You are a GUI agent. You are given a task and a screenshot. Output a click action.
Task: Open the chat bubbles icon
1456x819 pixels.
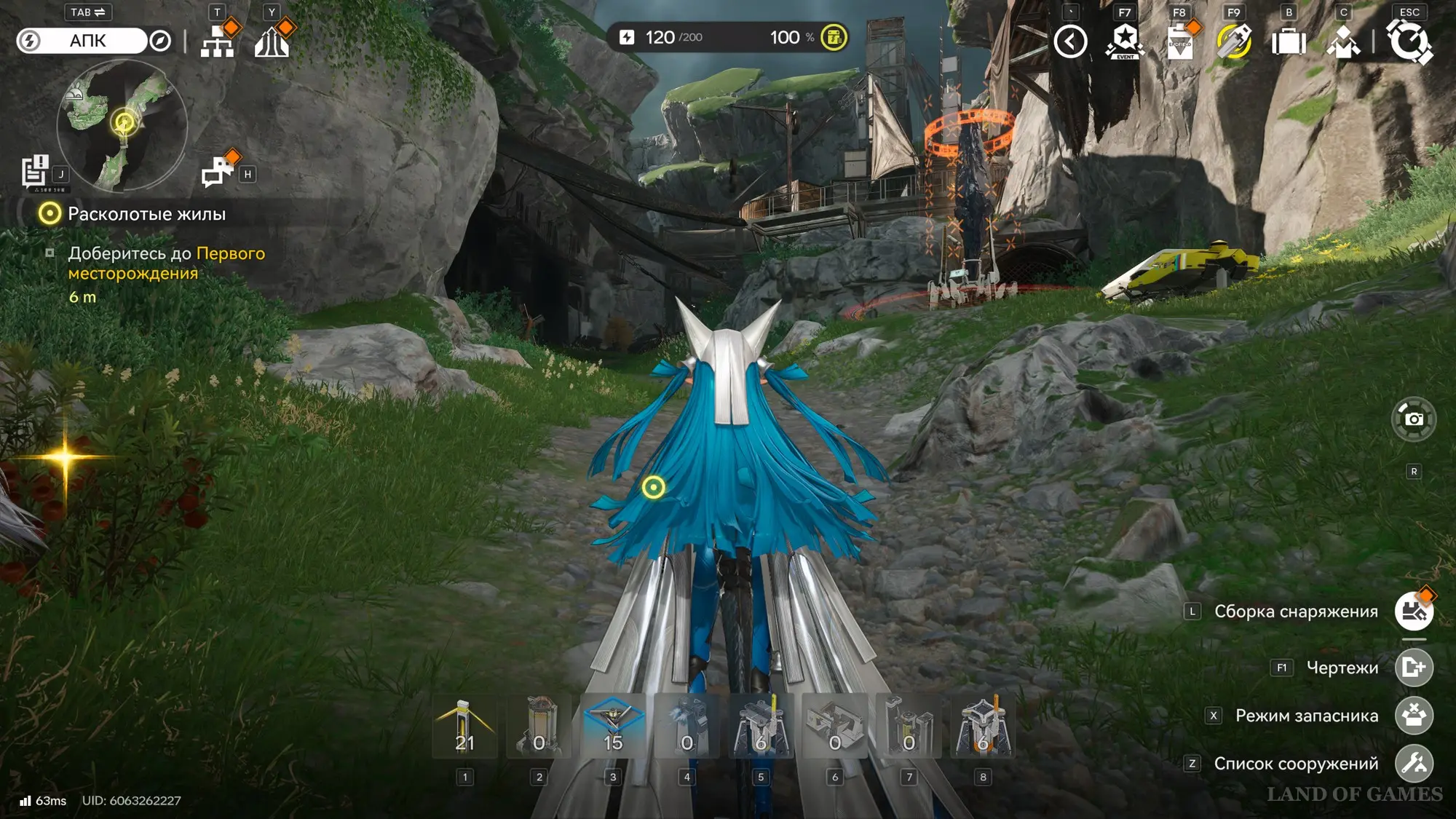click(218, 172)
